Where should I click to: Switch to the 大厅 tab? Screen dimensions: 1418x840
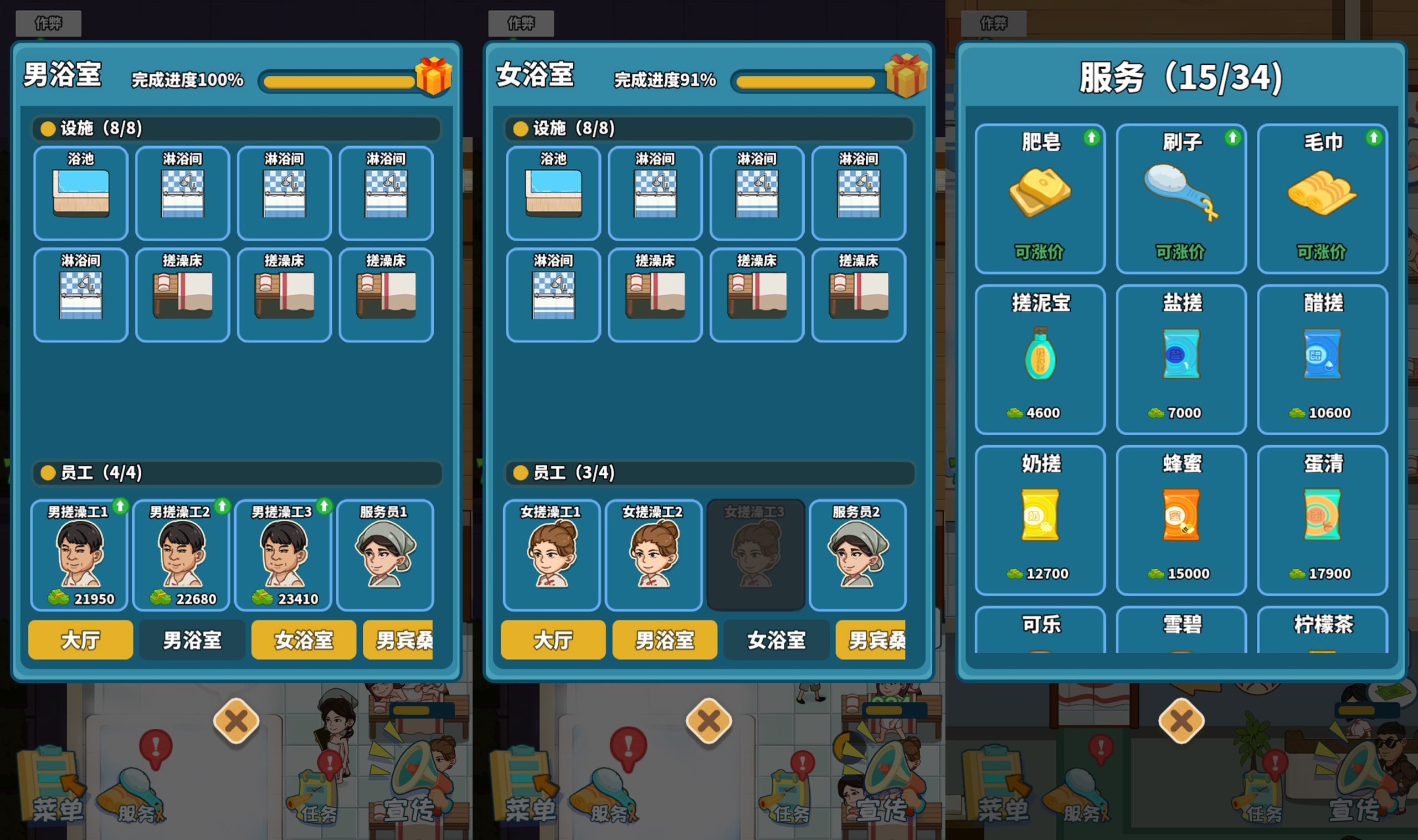click(80, 640)
